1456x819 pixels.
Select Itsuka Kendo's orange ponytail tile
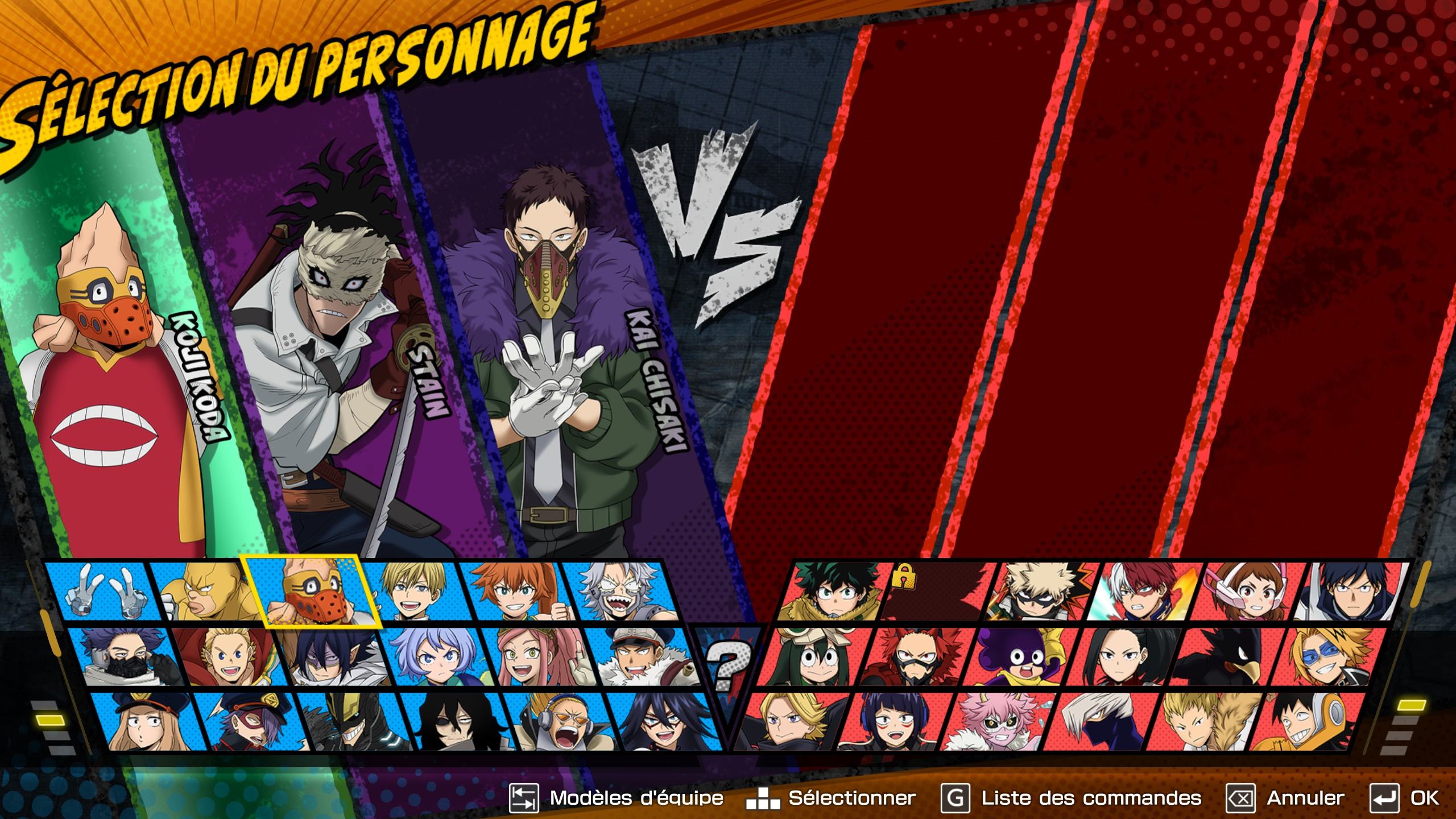512,591
